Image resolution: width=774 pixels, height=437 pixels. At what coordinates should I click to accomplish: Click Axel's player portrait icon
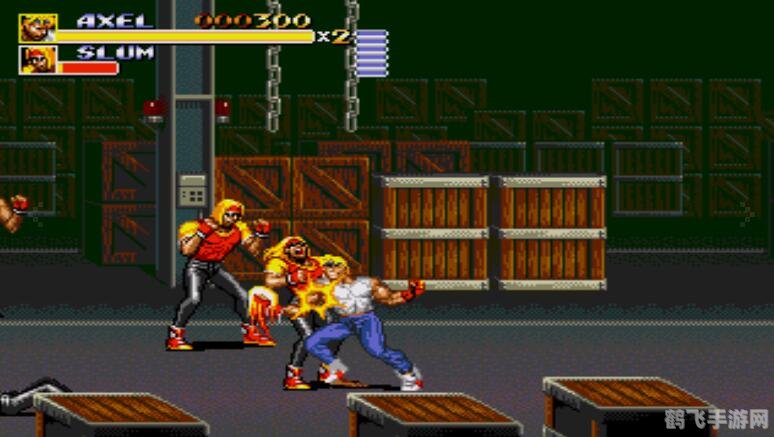pyautogui.click(x=37, y=28)
